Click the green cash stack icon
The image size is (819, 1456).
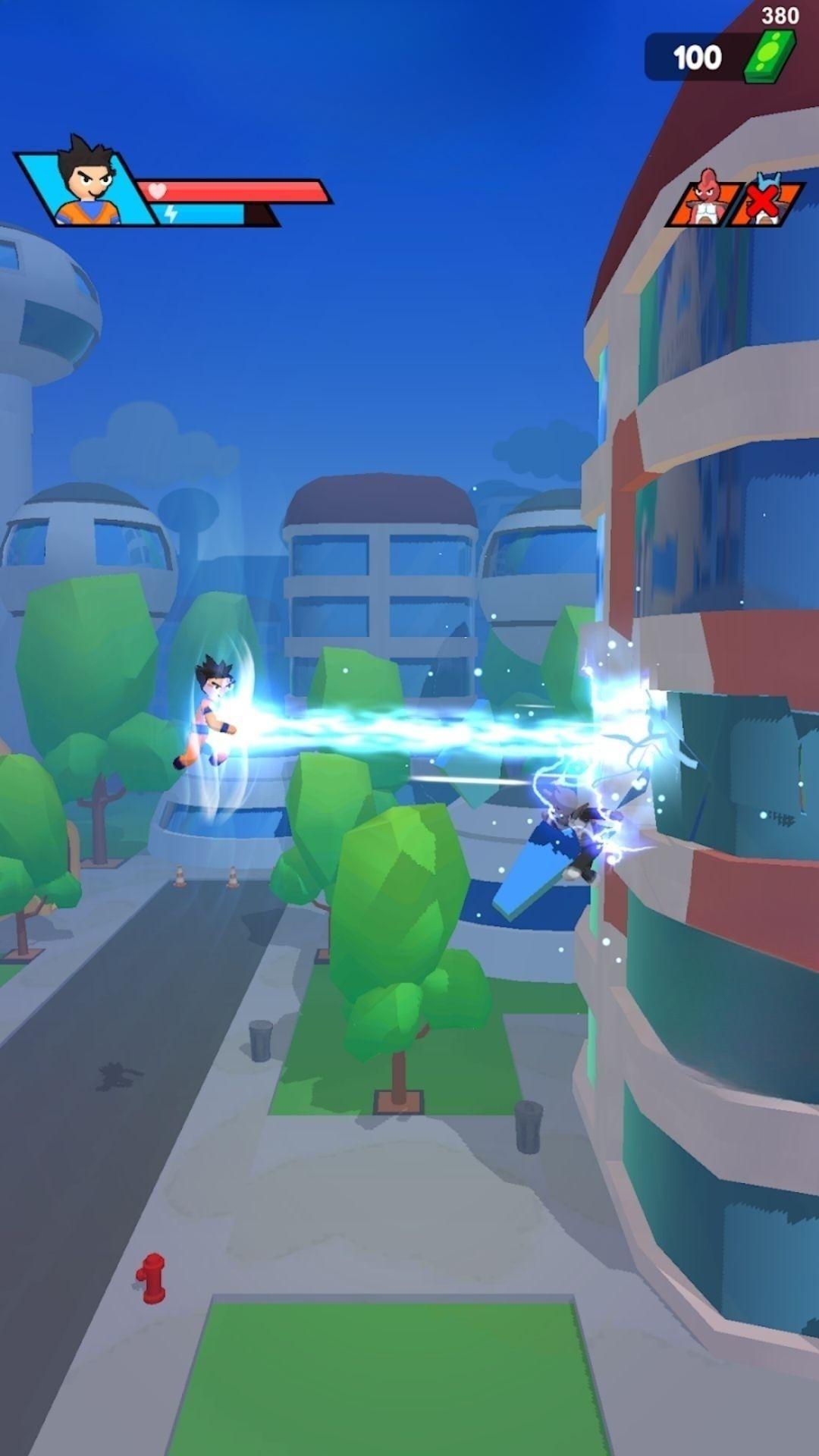point(768,58)
